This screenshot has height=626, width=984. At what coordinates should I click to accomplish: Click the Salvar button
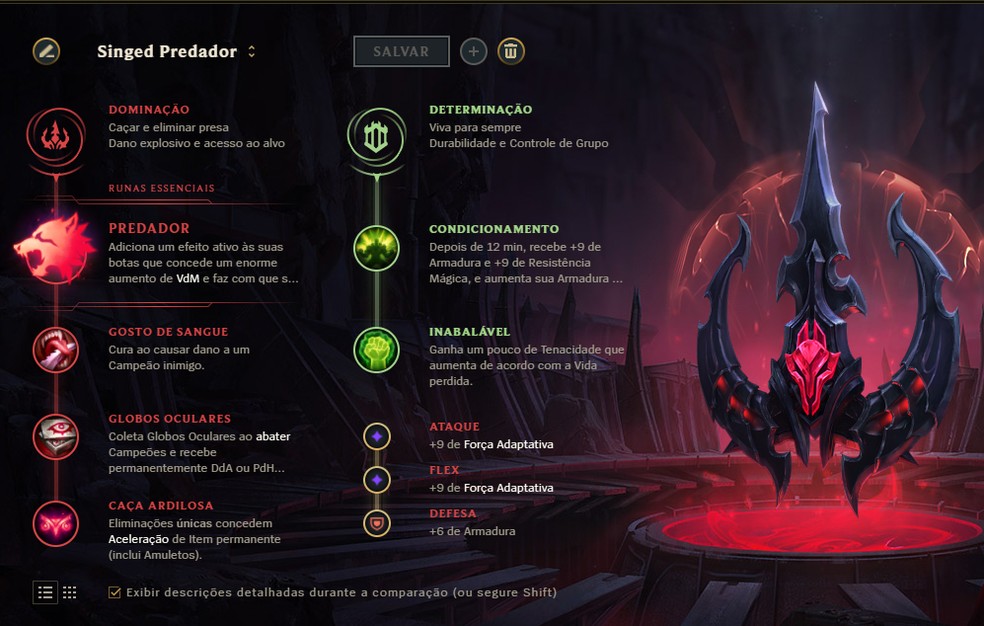[401, 52]
